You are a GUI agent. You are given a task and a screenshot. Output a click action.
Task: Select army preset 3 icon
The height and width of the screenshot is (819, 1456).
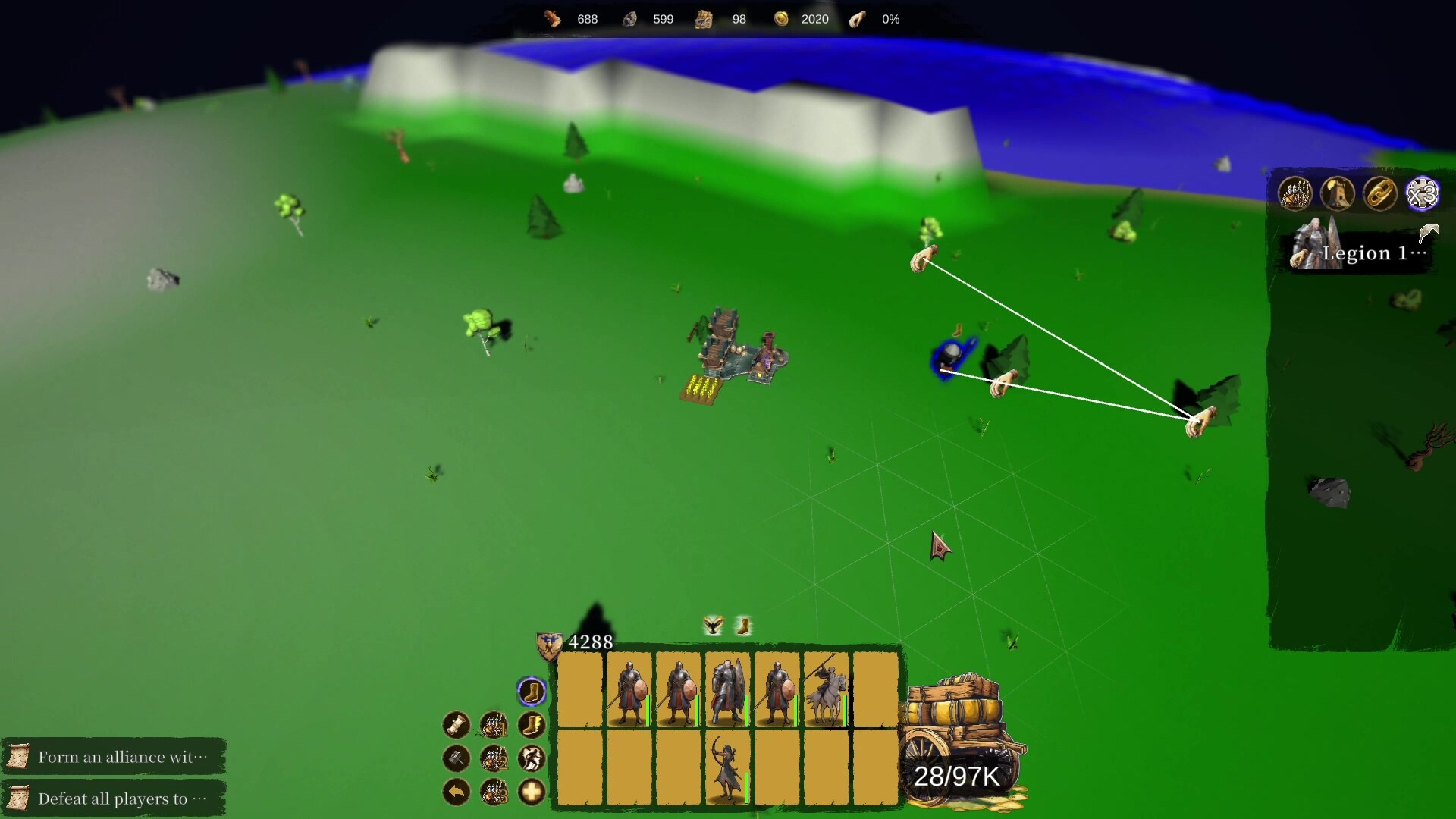(494, 792)
